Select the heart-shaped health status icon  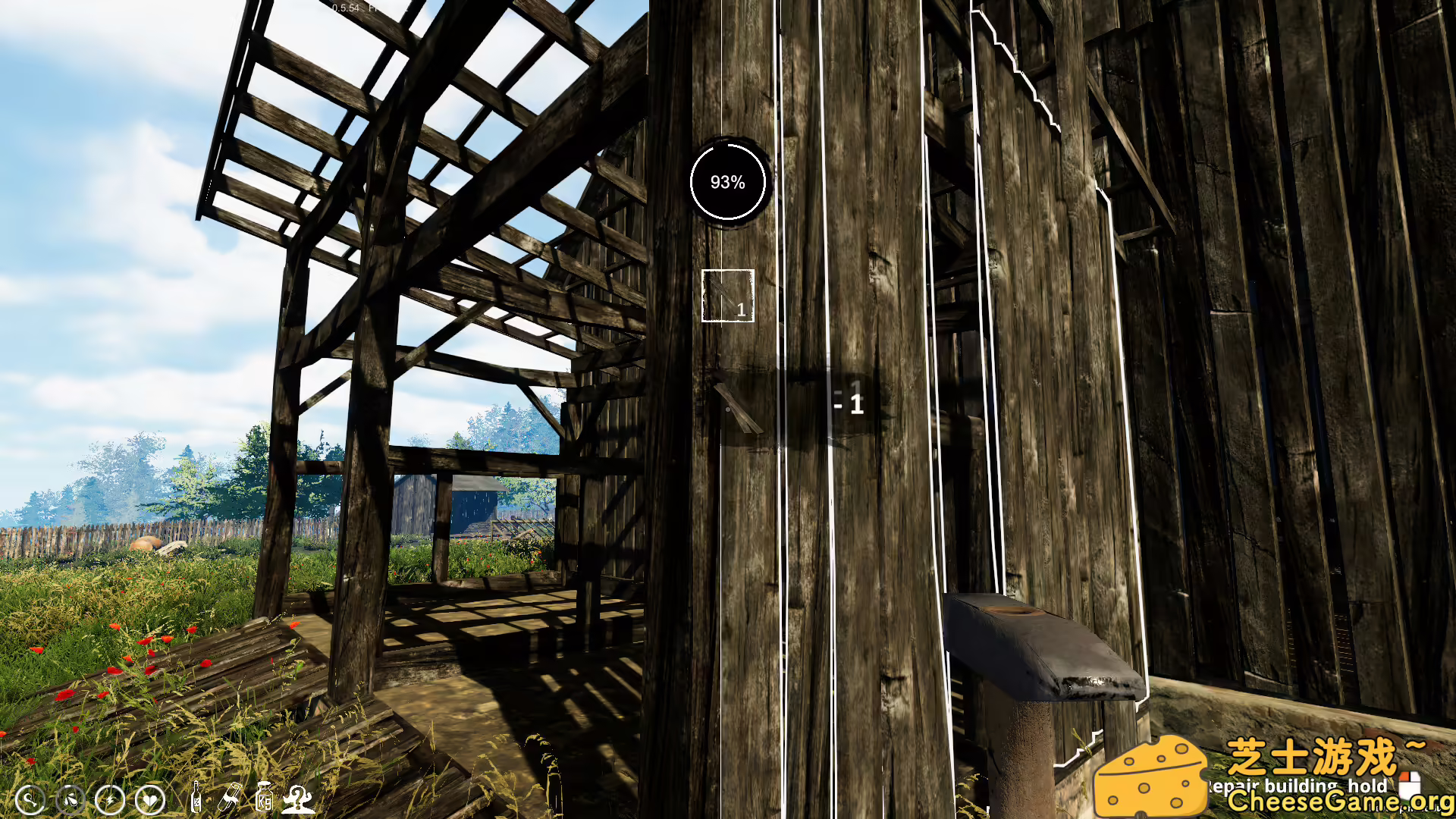point(150,800)
